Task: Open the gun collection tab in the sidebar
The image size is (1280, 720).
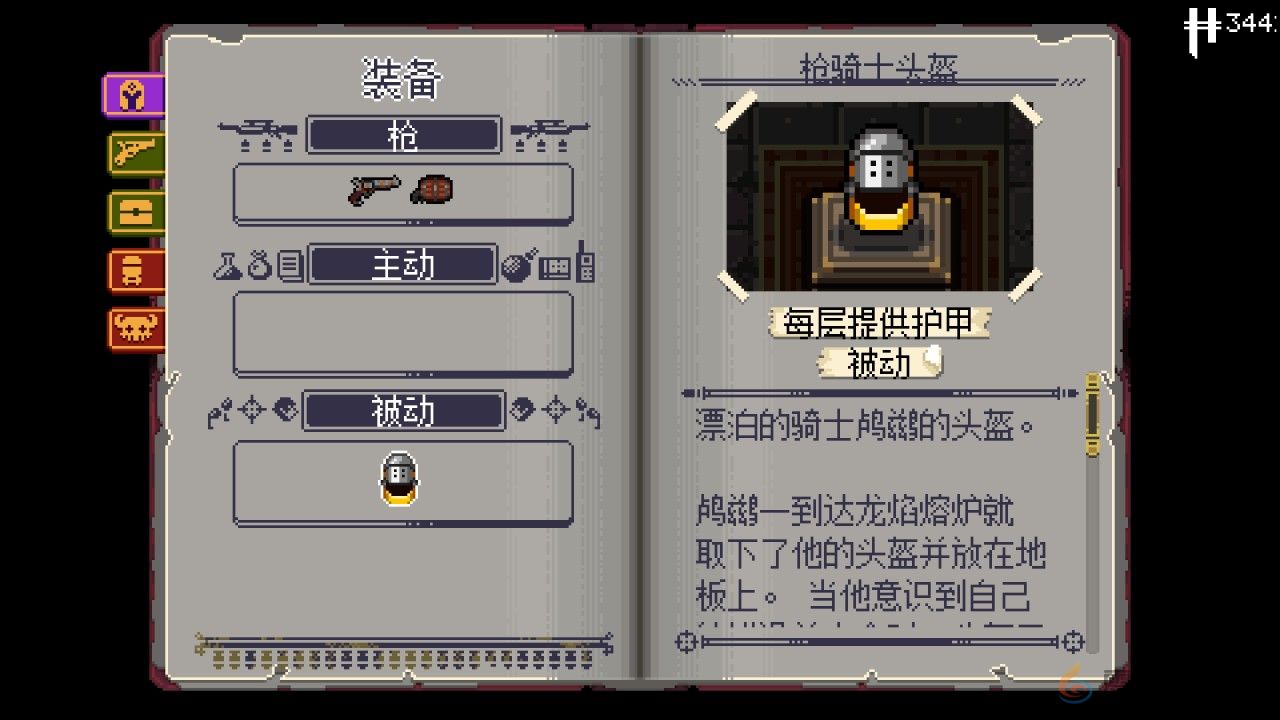Action: click(134, 155)
